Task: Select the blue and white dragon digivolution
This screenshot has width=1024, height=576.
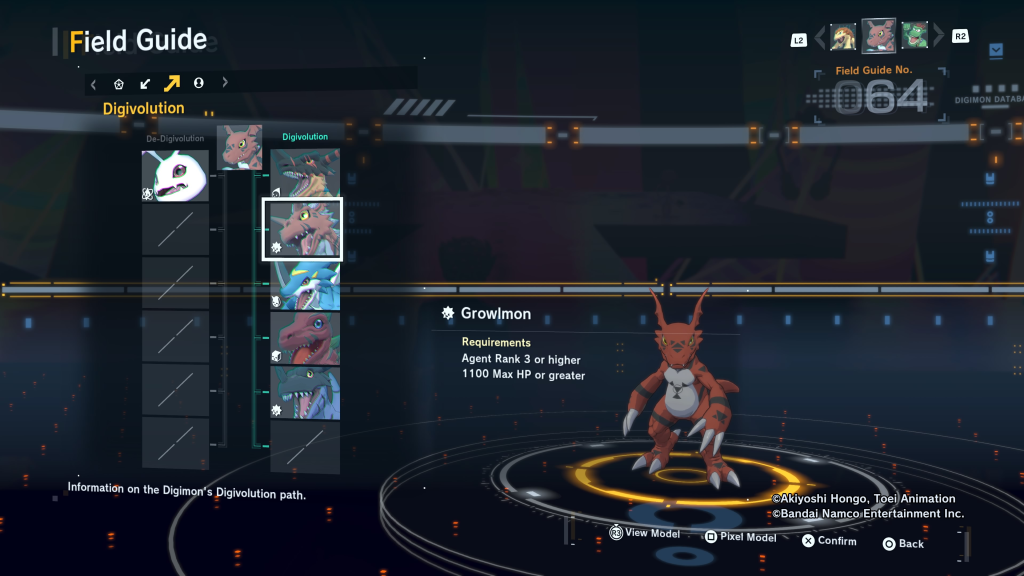Action: tap(305, 285)
